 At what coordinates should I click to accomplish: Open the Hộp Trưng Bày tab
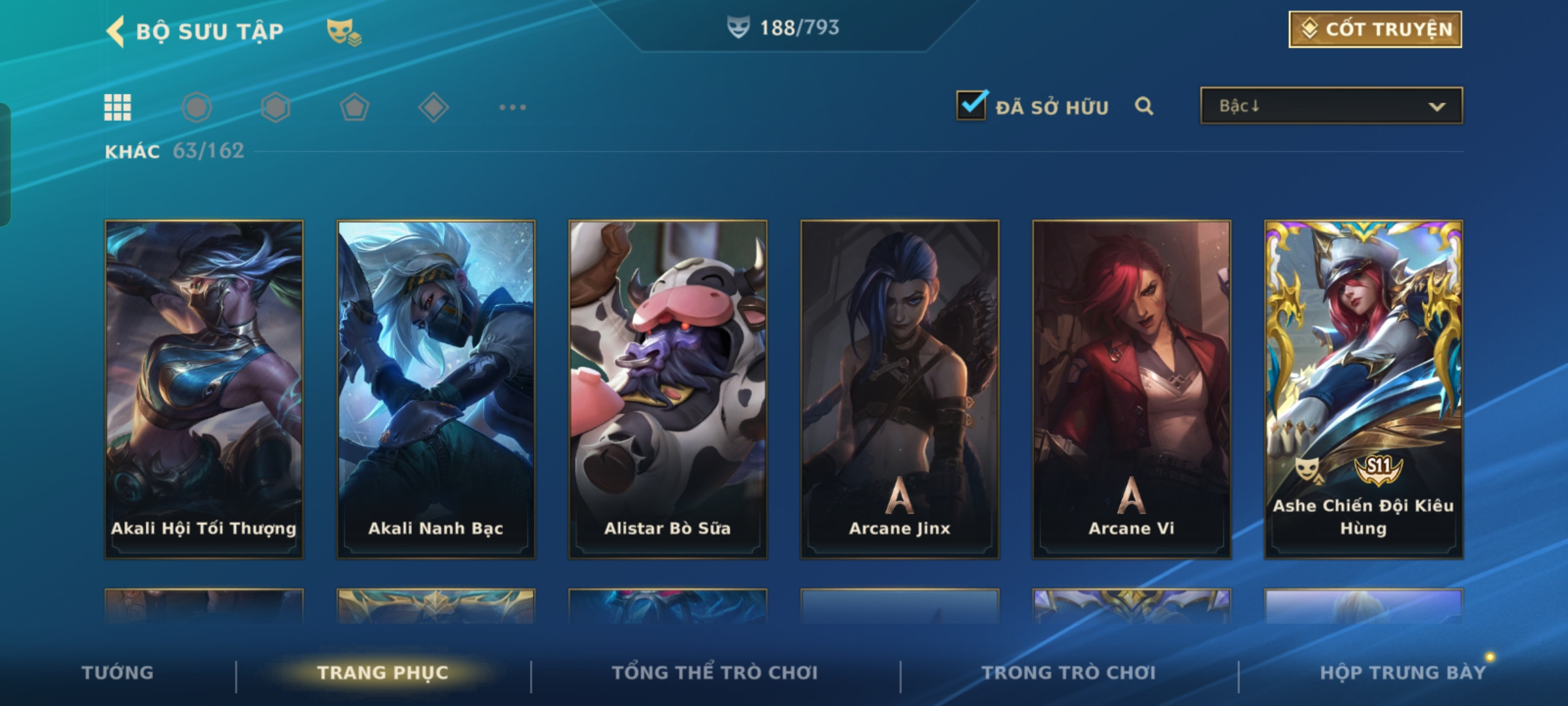click(1403, 673)
